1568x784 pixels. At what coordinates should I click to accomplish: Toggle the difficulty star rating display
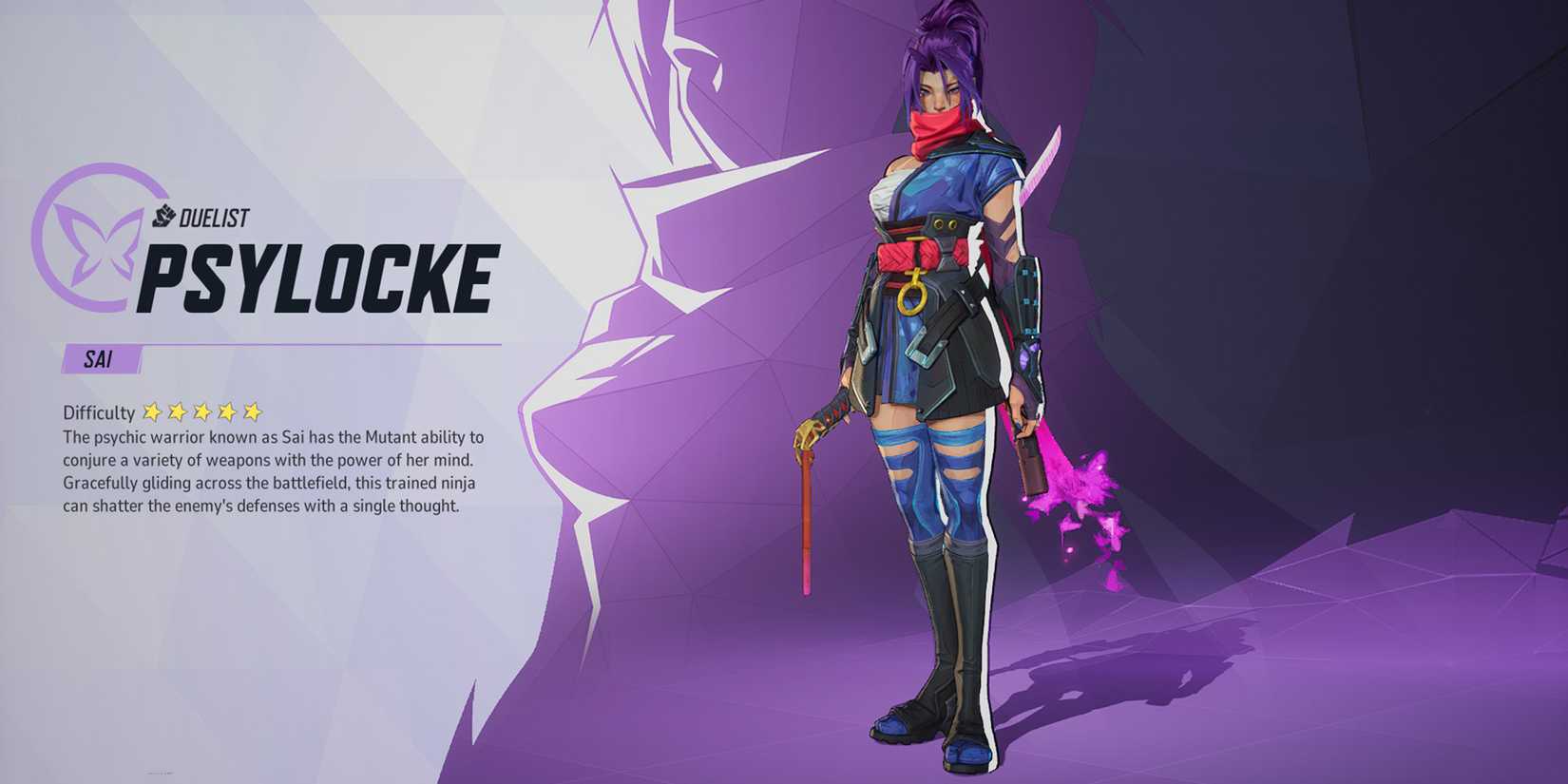[203, 411]
